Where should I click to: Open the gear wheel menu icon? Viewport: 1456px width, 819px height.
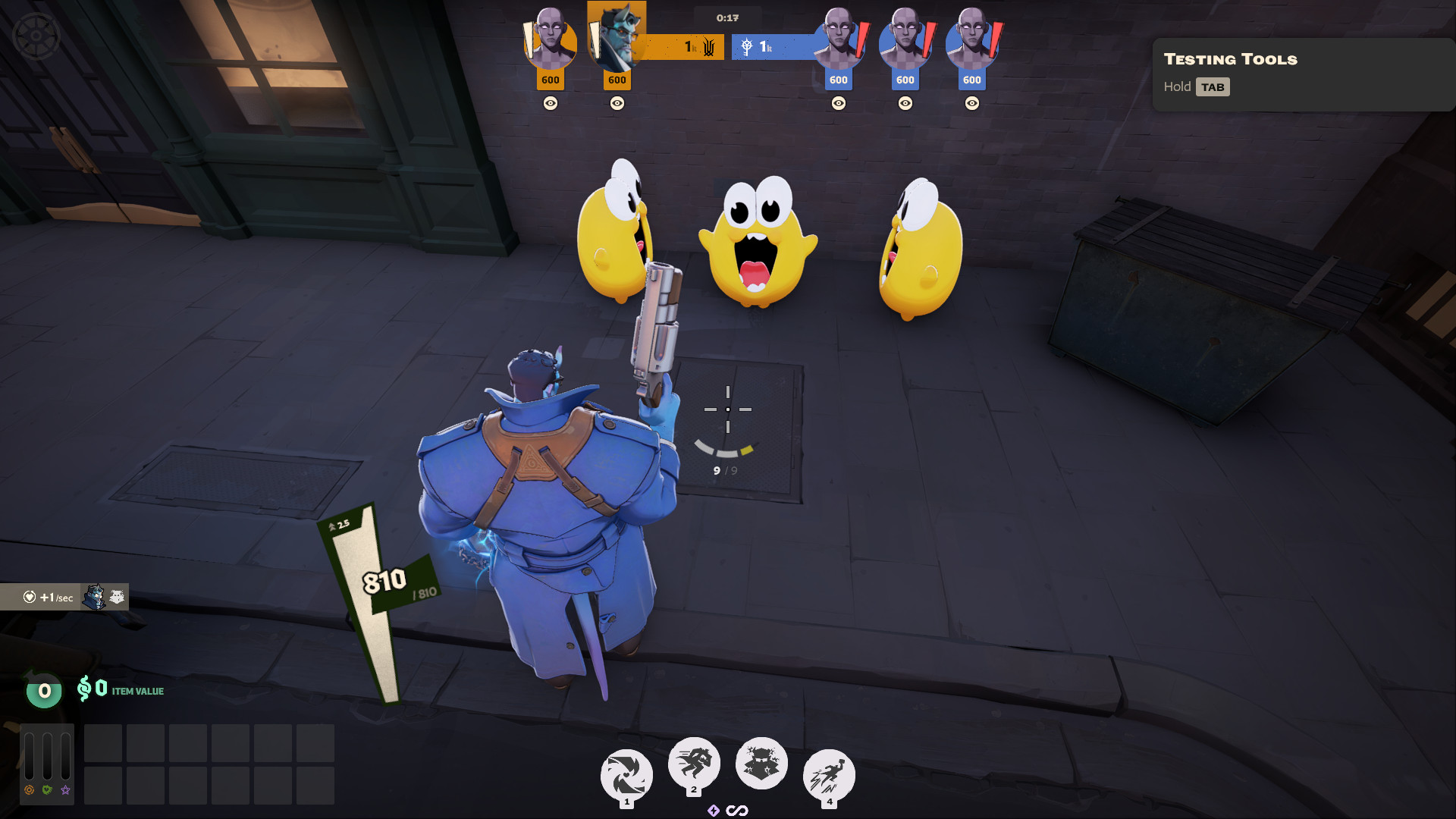point(36,35)
